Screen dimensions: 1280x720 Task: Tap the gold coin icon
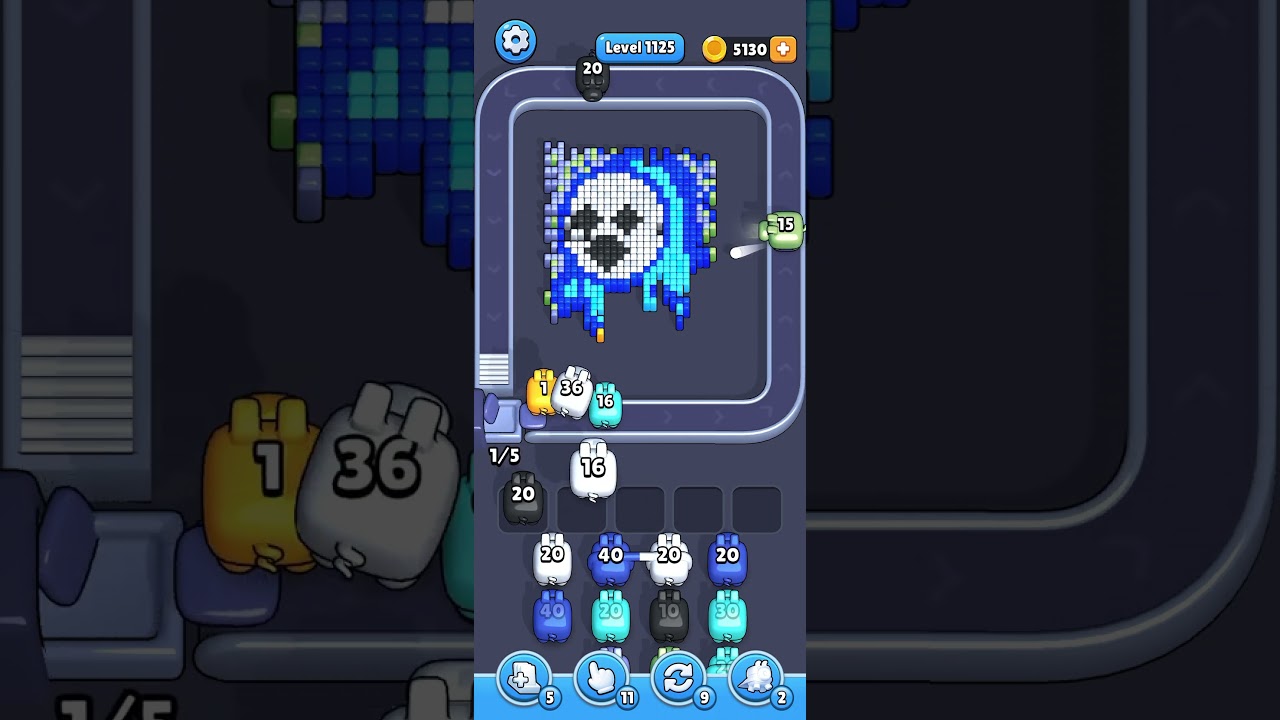(x=716, y=48)
